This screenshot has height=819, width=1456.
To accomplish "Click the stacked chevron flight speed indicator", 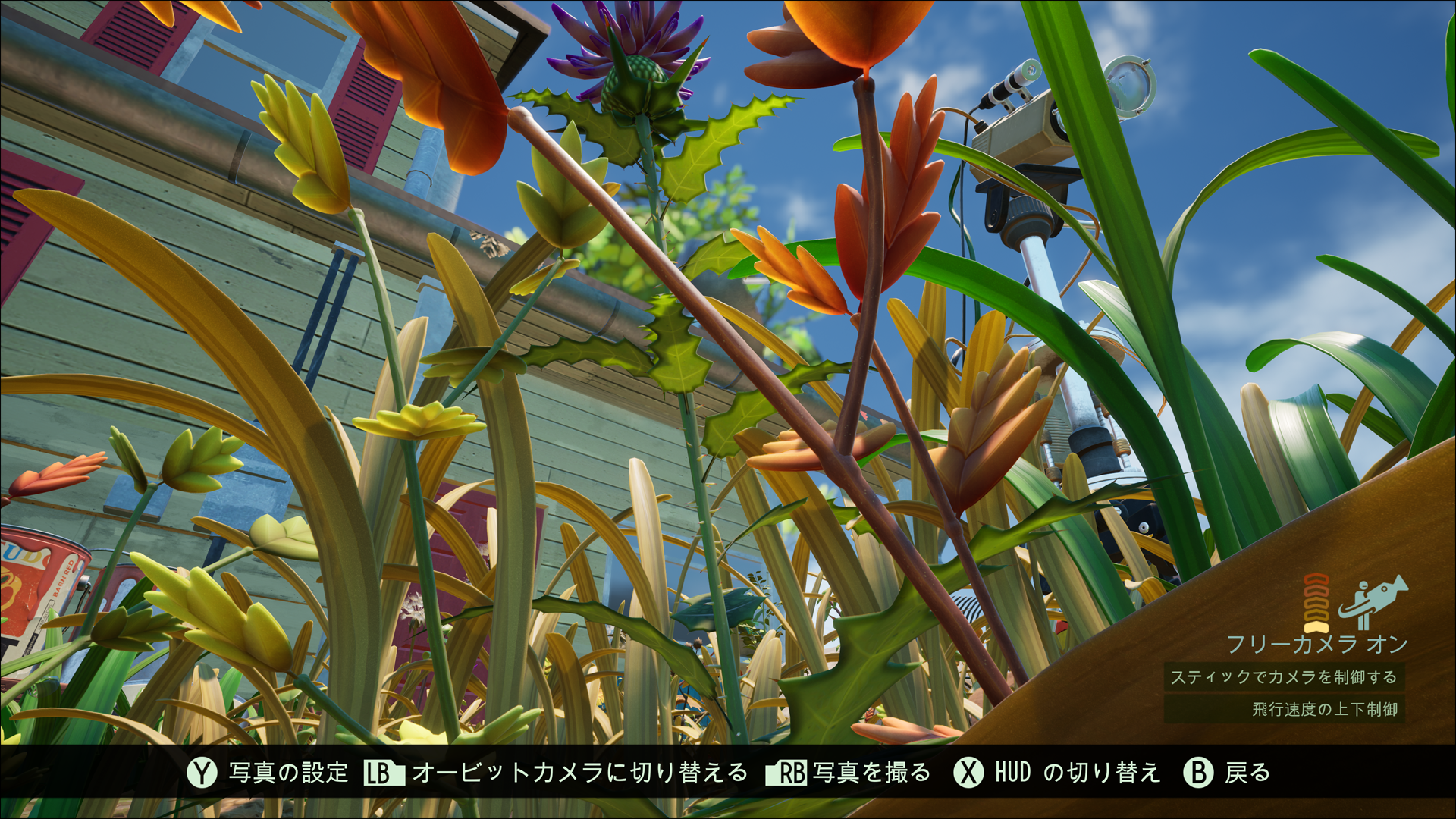I will (1316, 603).
